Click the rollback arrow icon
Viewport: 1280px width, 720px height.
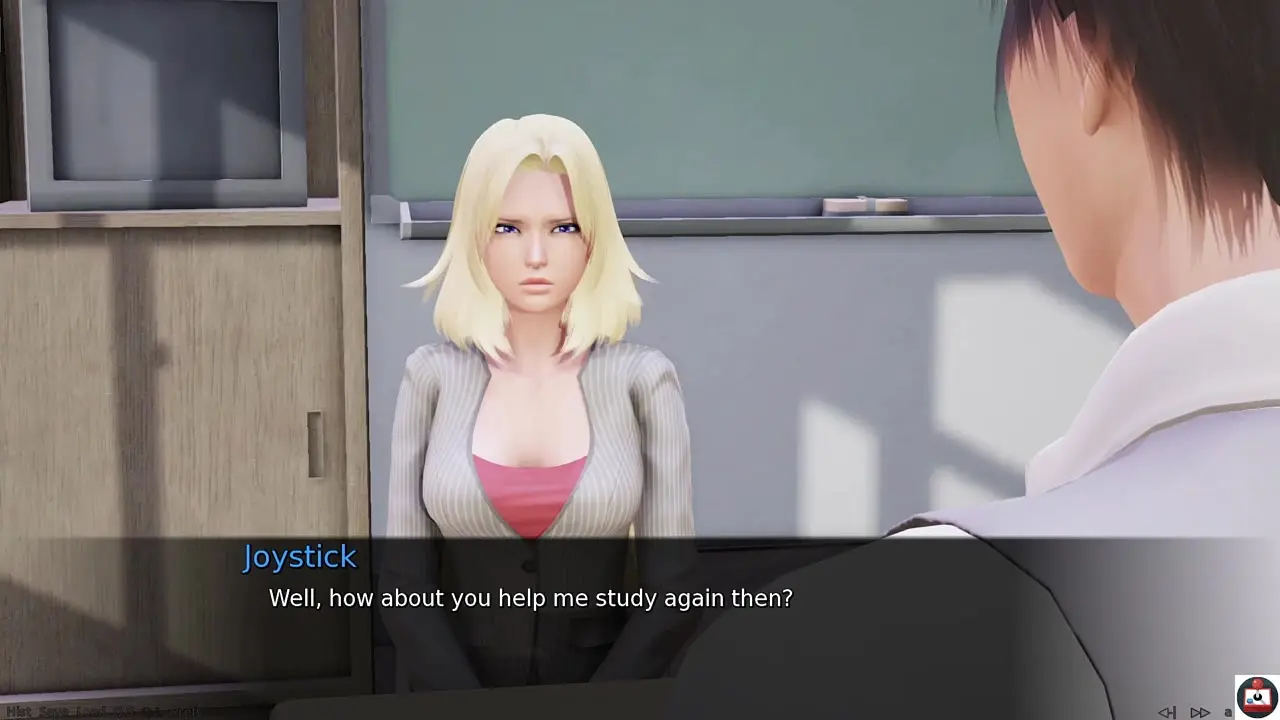click(1167, 712)
